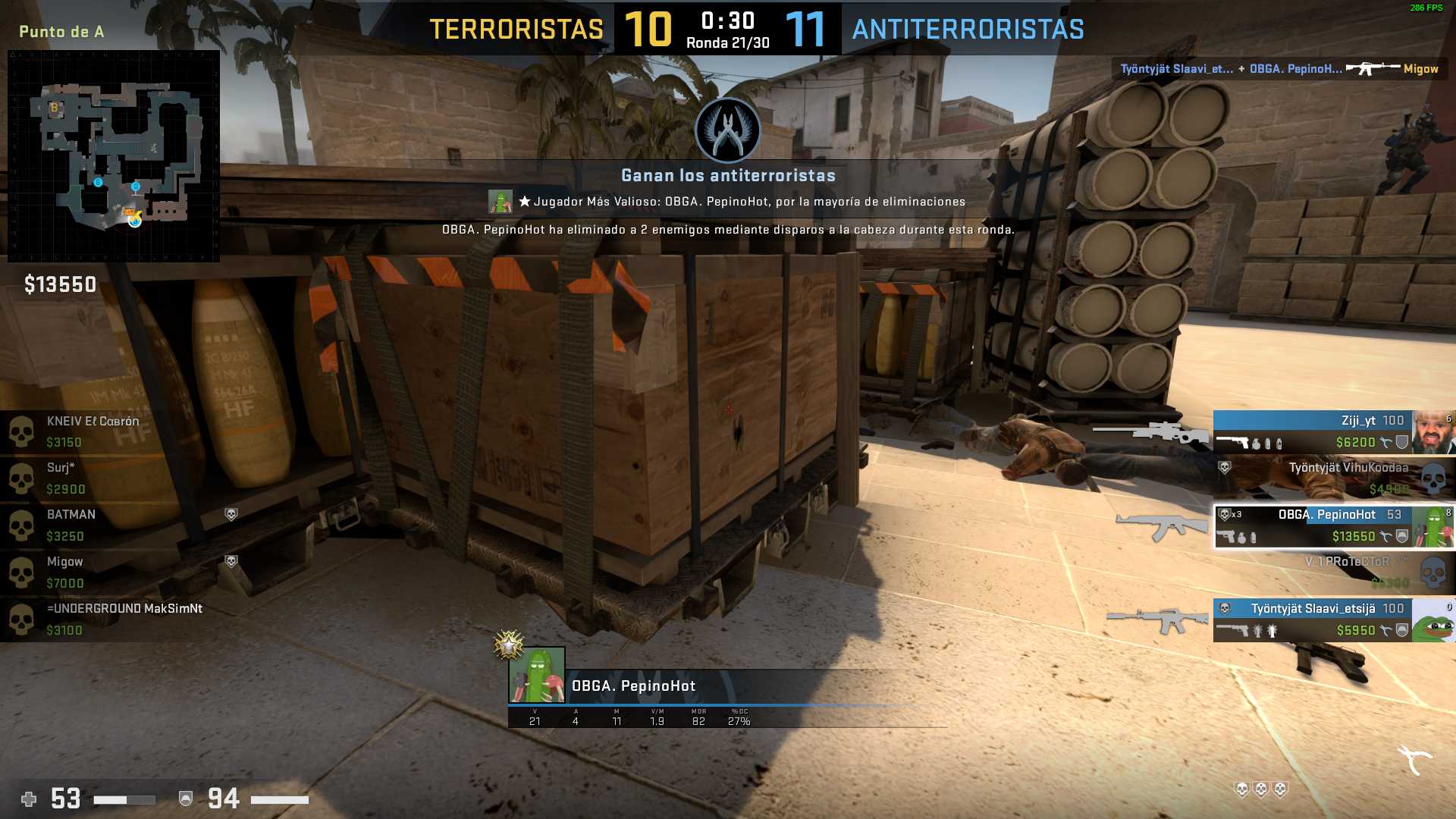
Task: Choose Työntyjät VihuKoodaa's player row
Action: pyautogui.click(x=1335, y=479)
